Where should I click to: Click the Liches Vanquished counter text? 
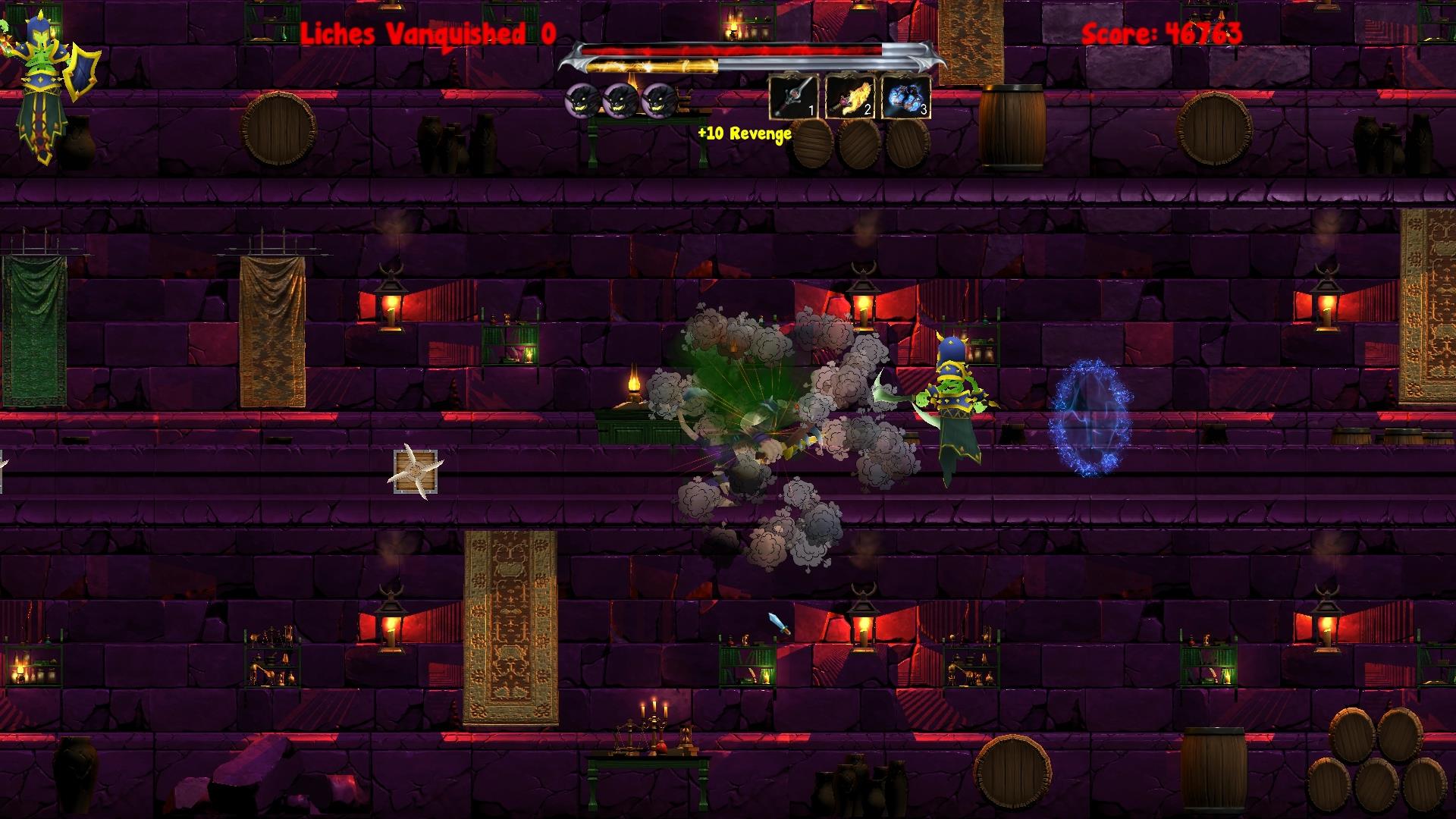pos(425,32)
